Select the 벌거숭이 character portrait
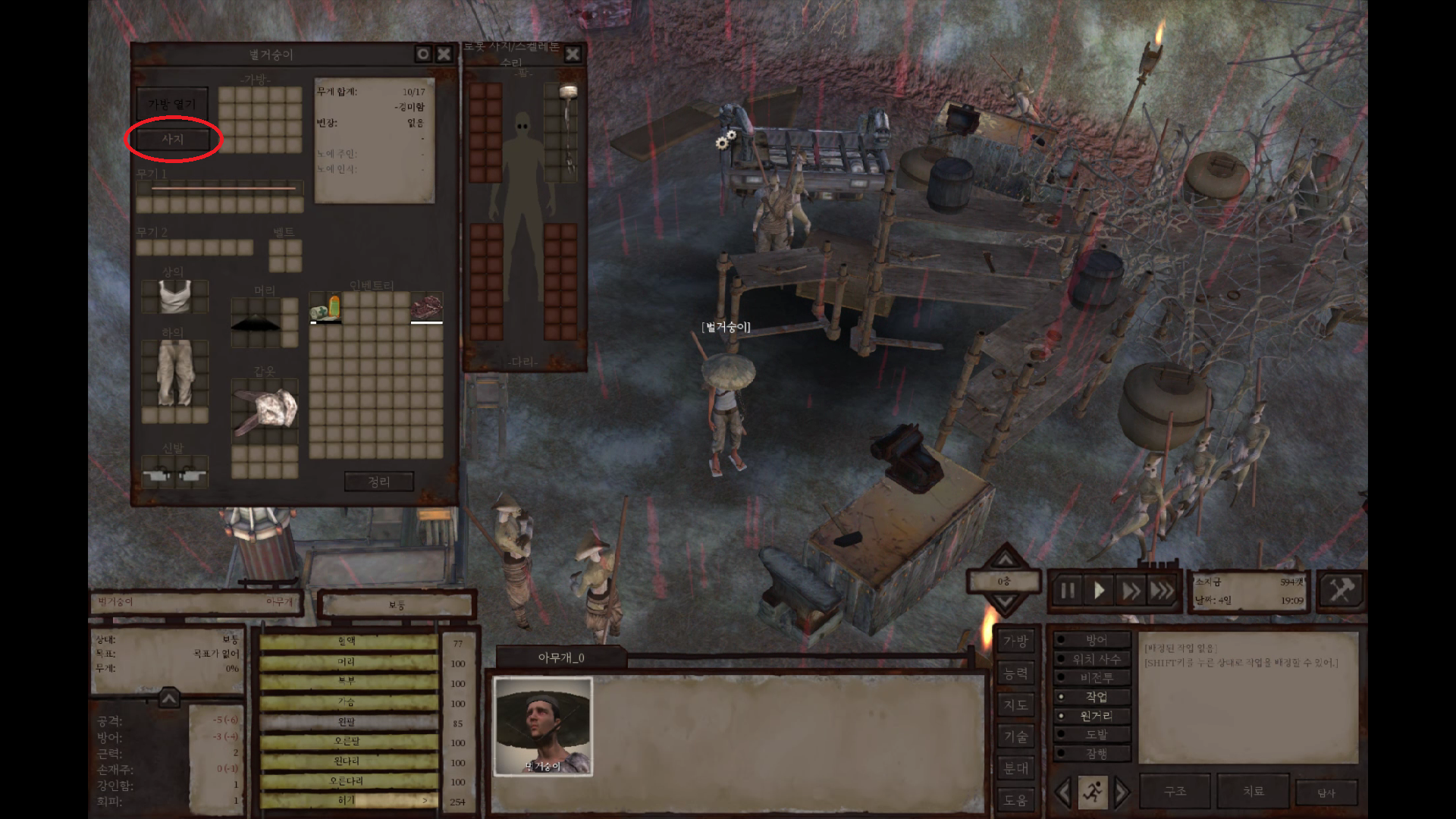The image size is (1456, 819). pos(543,726)
